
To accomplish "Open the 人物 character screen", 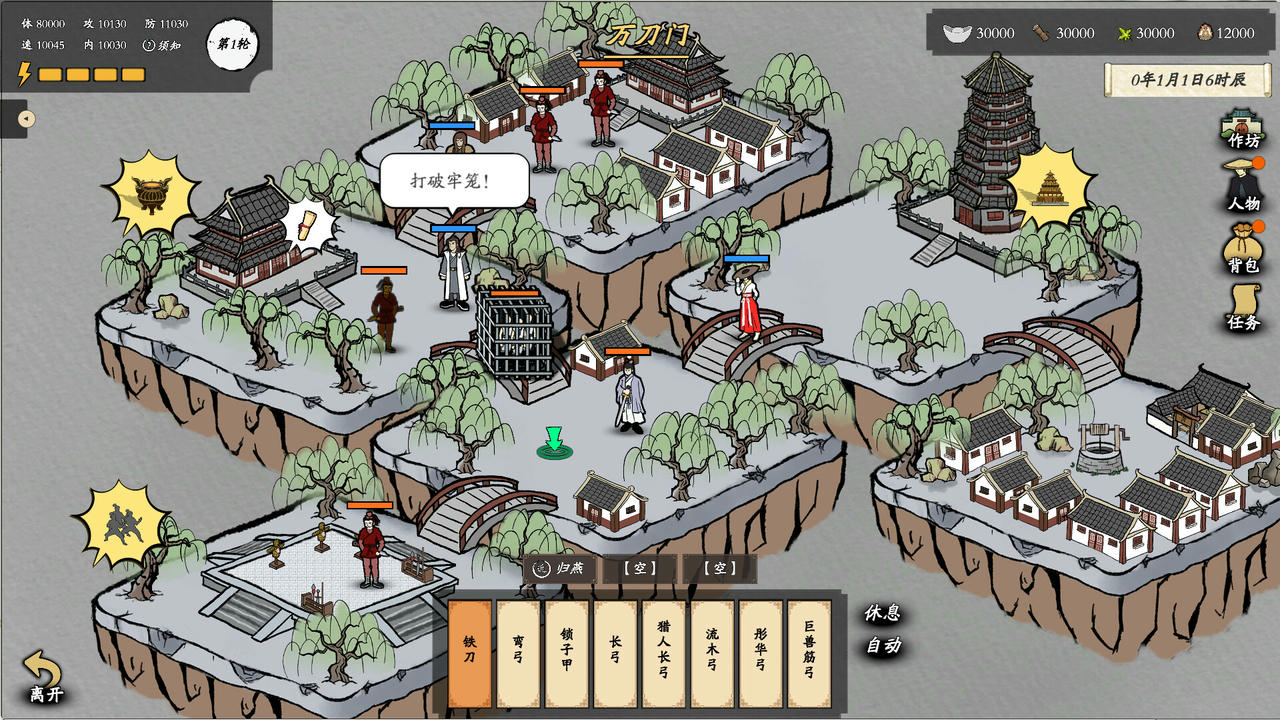I will click(1243, 187).
